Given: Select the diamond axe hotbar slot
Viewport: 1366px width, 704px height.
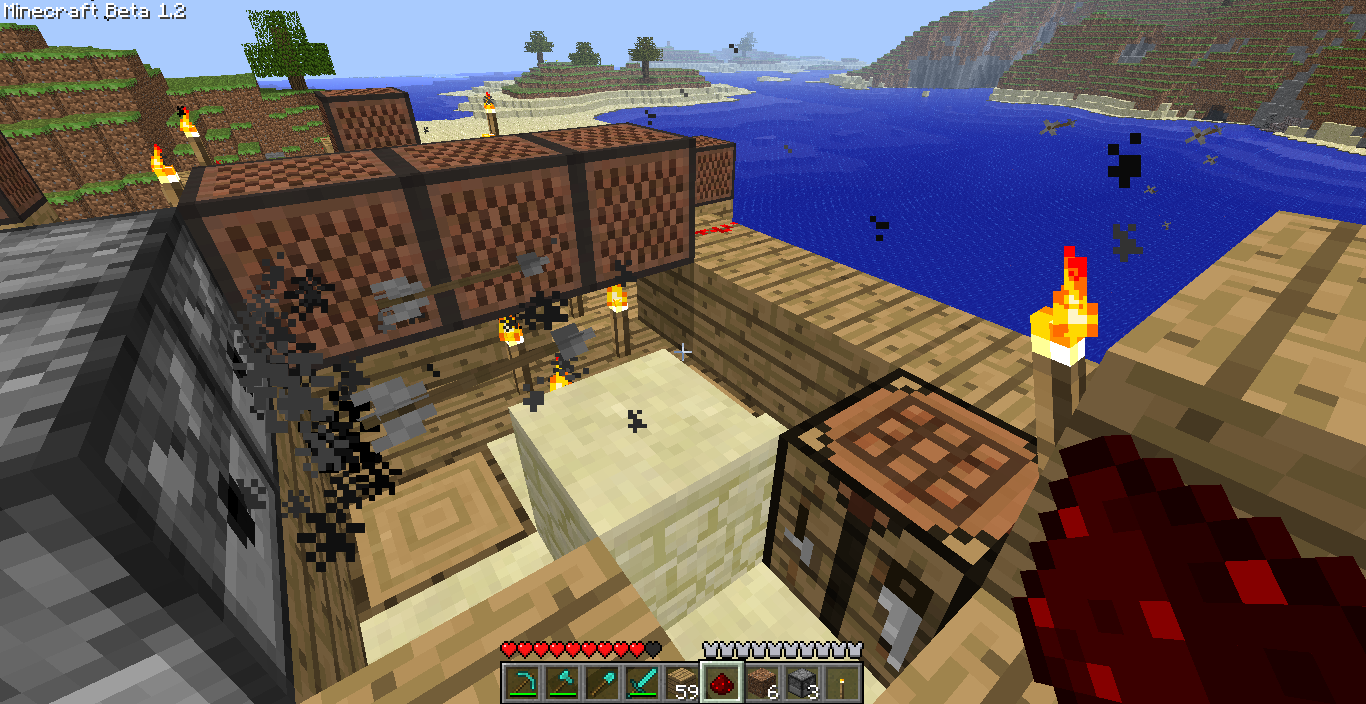Looking at the screenshot, I should [561, 683].
